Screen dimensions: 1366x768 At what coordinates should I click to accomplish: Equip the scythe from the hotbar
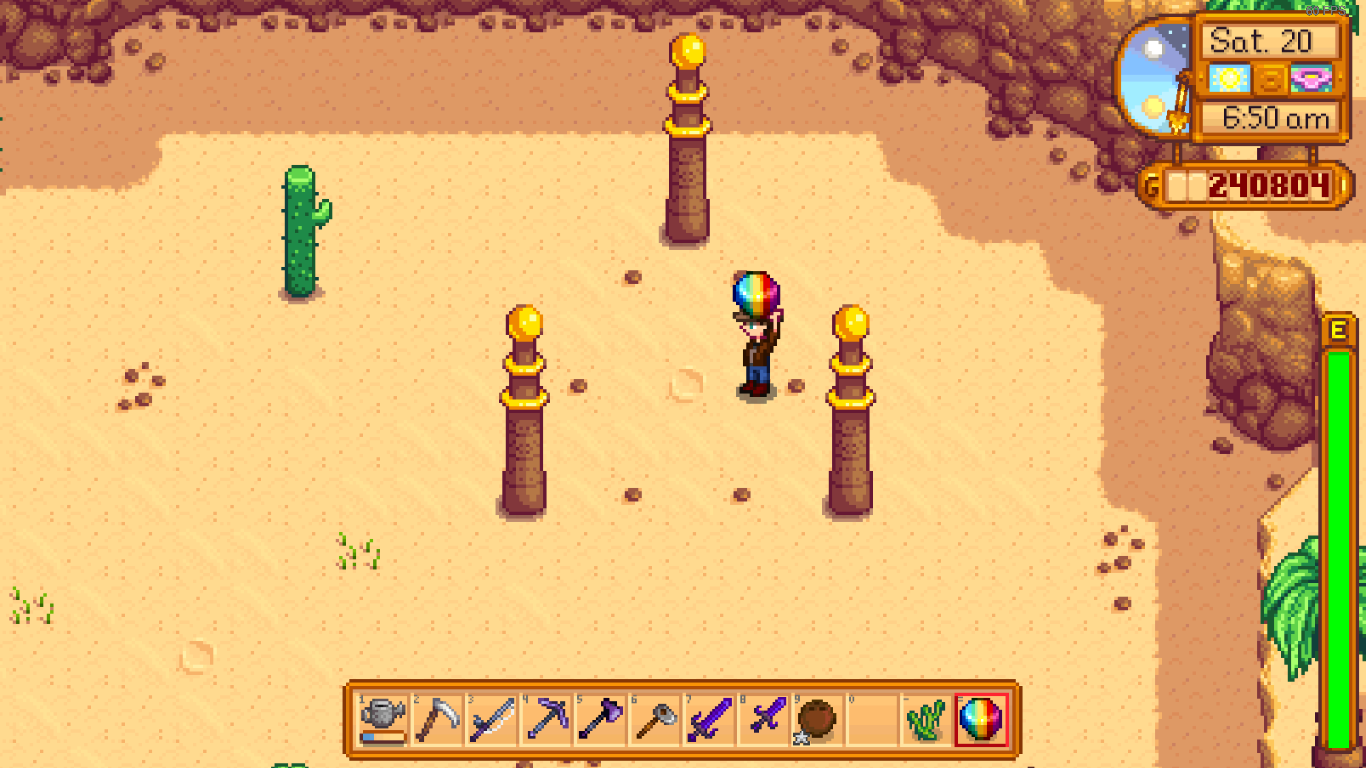[438, 720]
